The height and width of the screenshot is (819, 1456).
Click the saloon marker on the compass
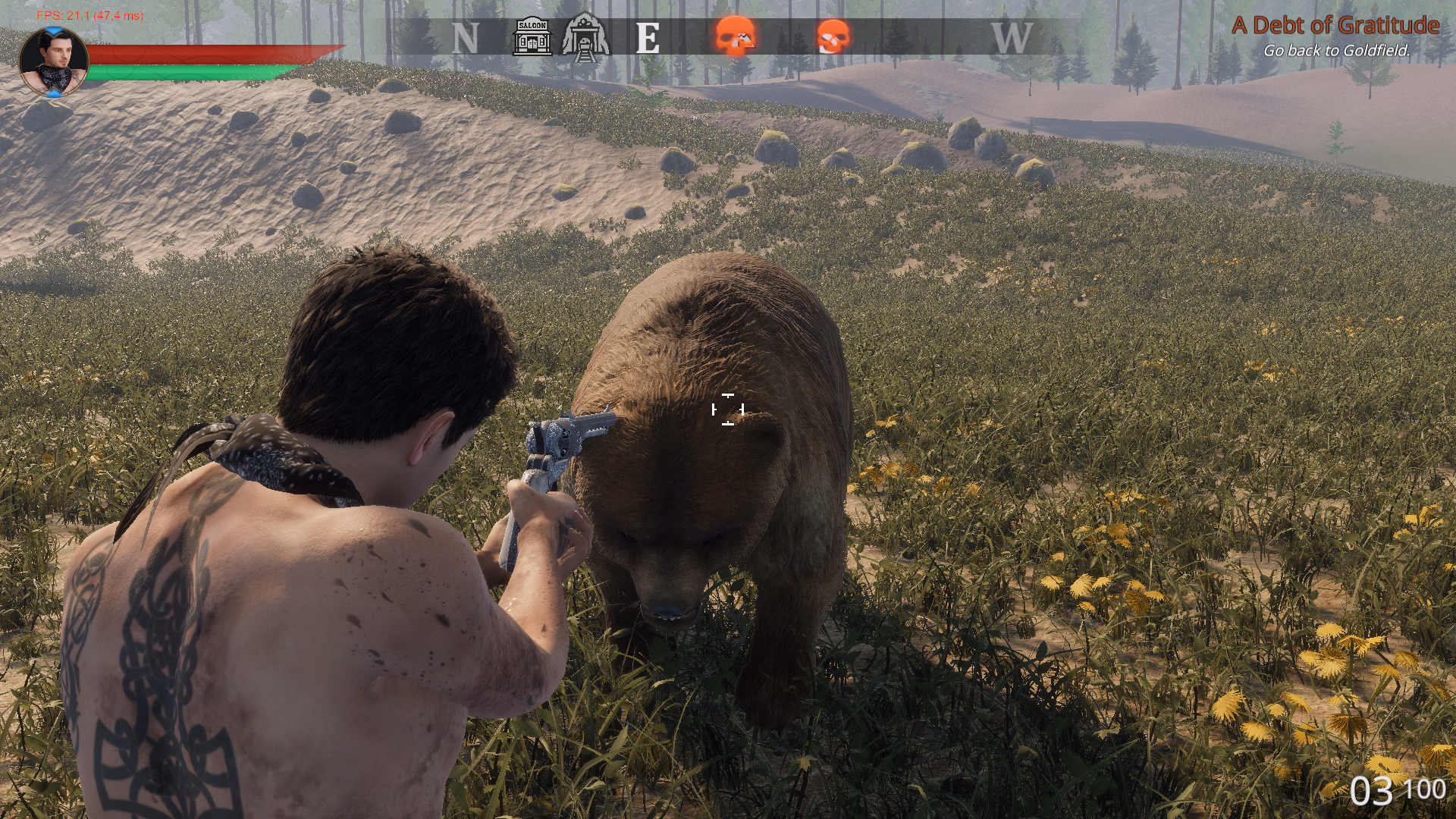click(x=532, y=36)
